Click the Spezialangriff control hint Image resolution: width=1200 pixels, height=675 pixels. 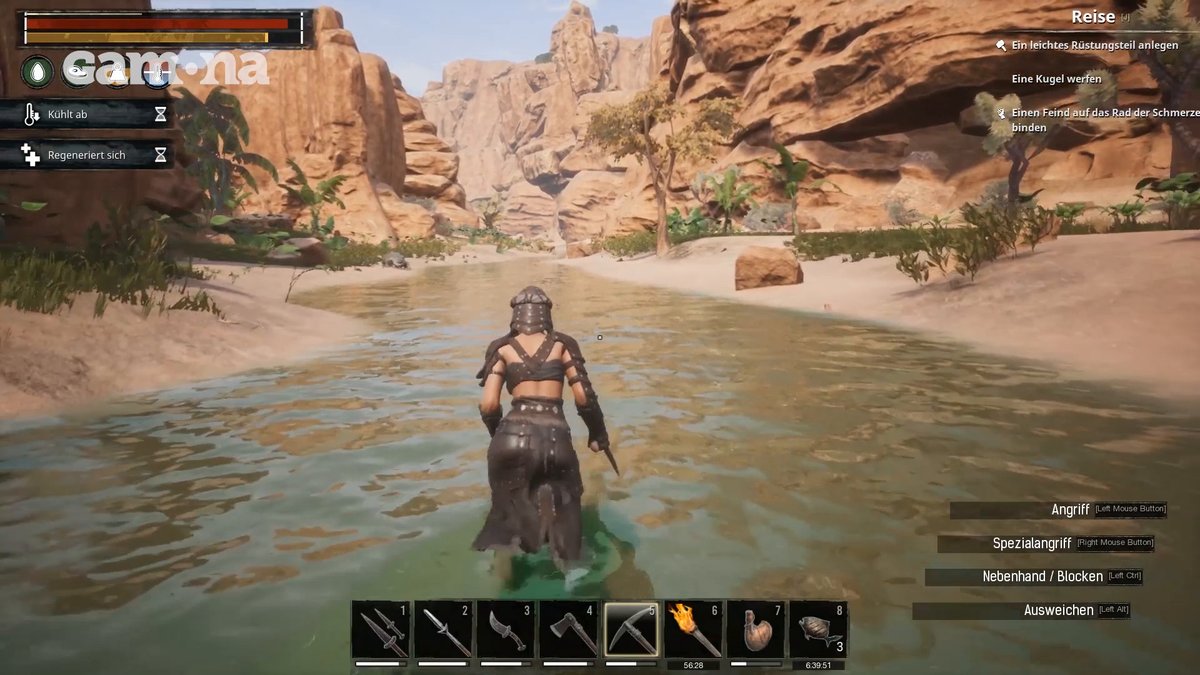click(1032, 544)
